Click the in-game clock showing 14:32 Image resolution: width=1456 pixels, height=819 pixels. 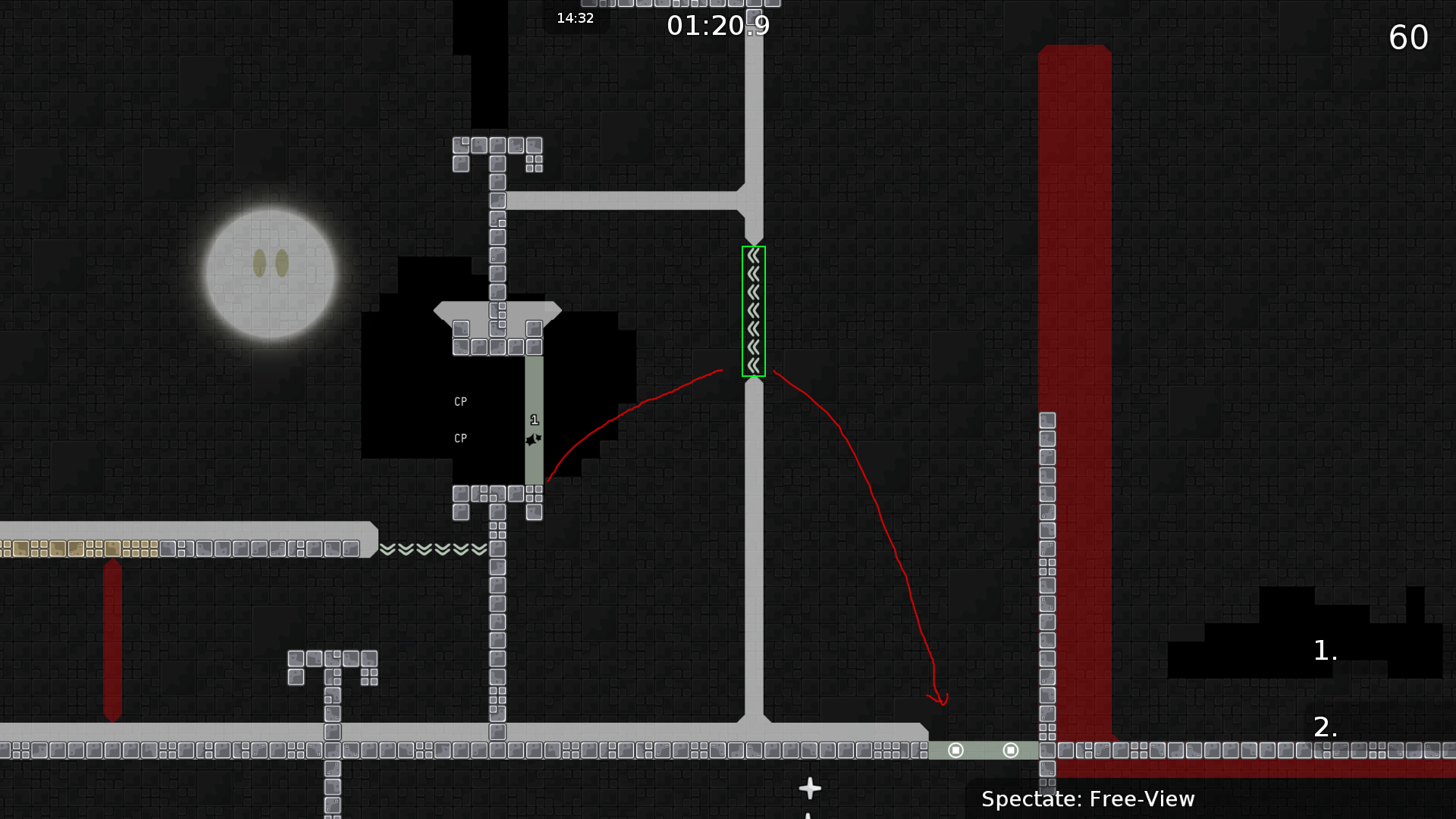tap(575, 18)
